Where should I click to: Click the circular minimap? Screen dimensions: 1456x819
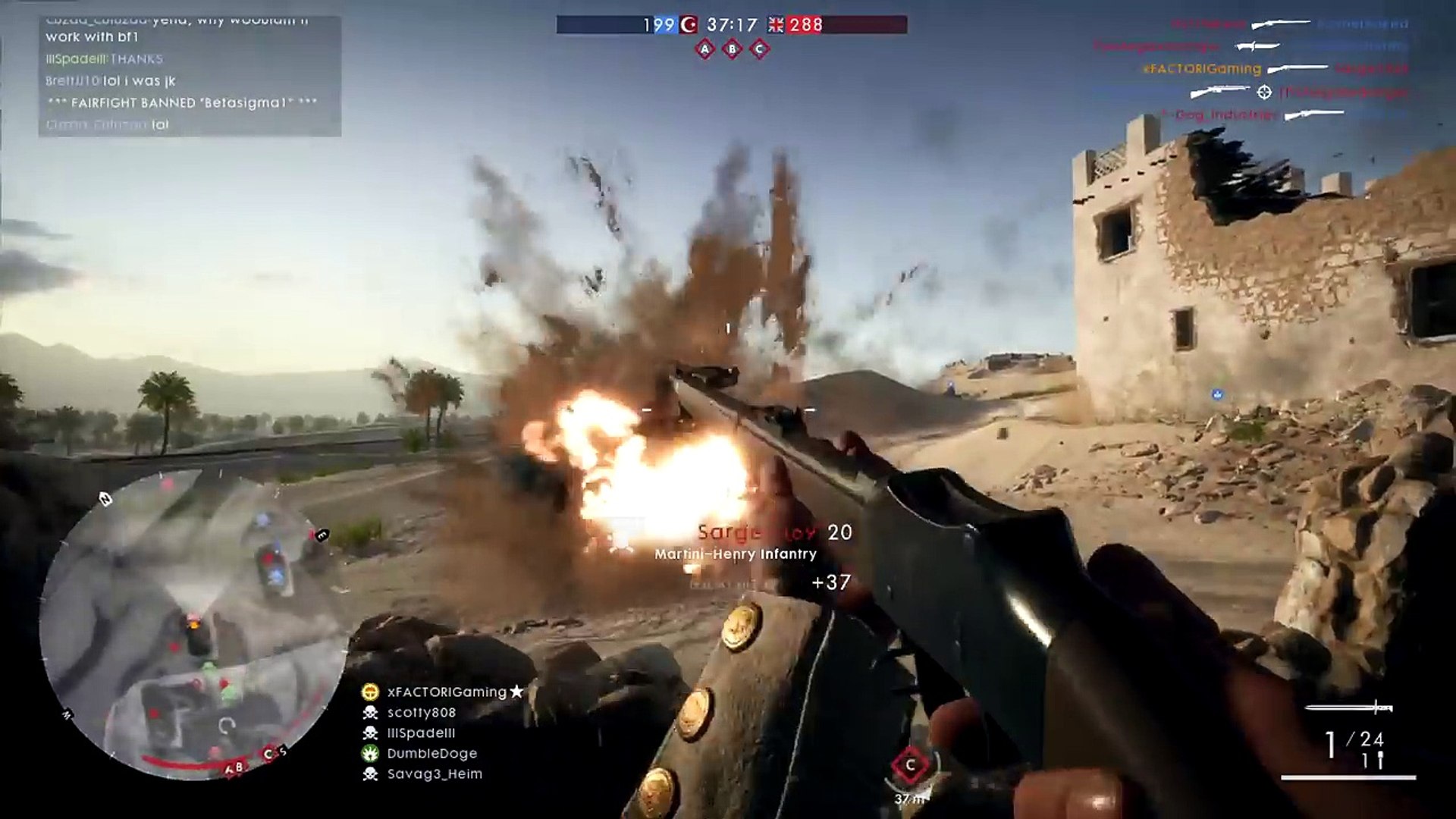193,626
